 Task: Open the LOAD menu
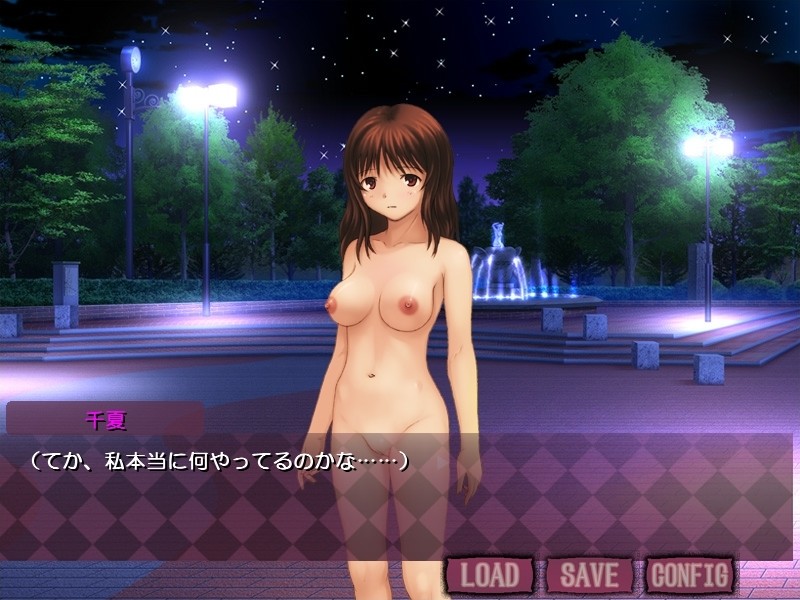pos(490,575)
